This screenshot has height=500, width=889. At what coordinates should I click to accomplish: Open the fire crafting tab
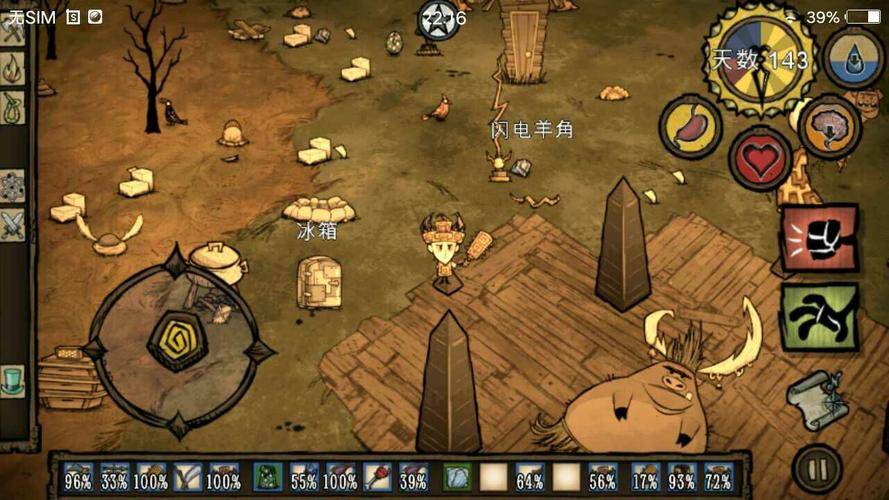coord(12,68)
